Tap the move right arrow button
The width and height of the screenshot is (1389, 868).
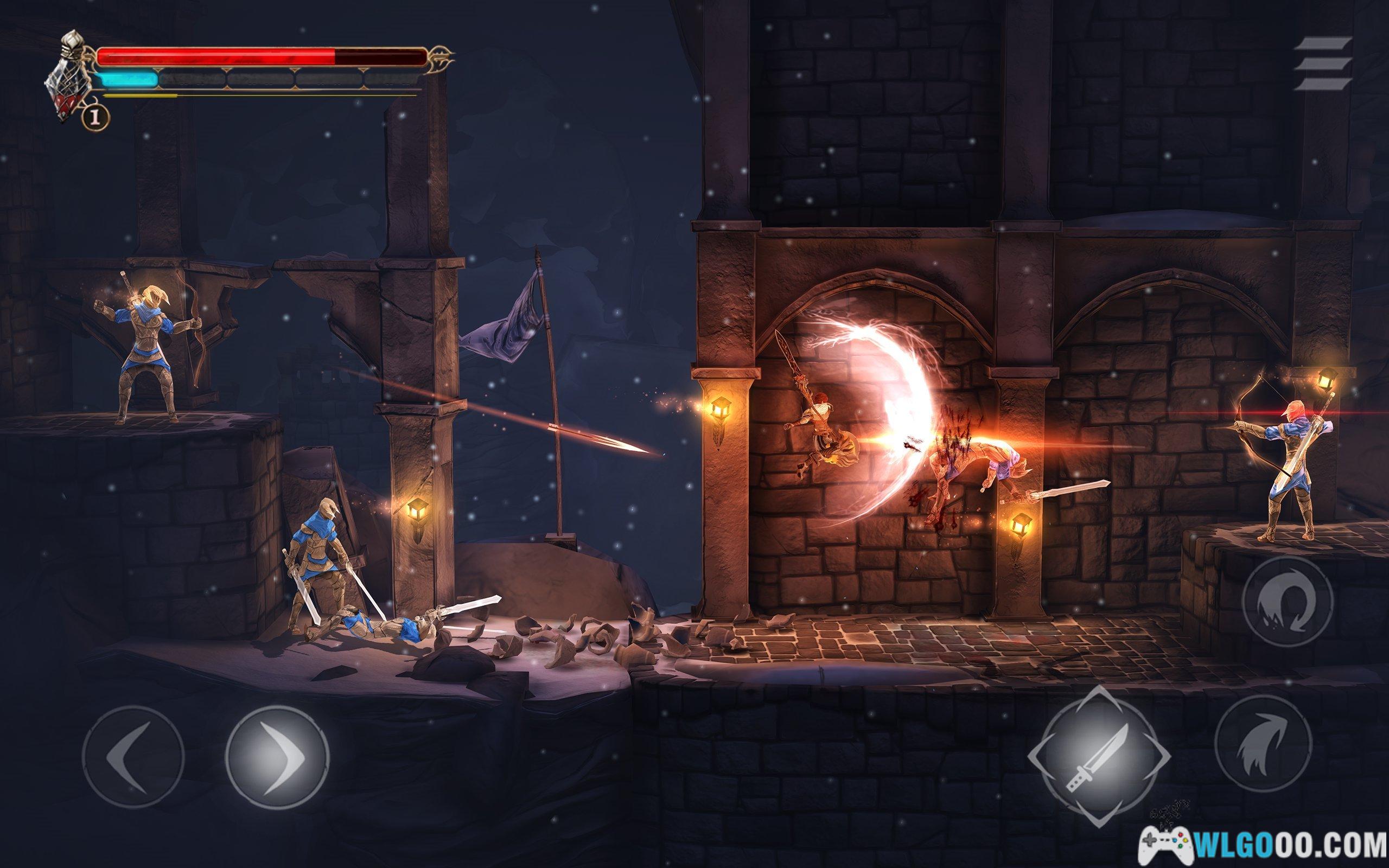[277, 757]
